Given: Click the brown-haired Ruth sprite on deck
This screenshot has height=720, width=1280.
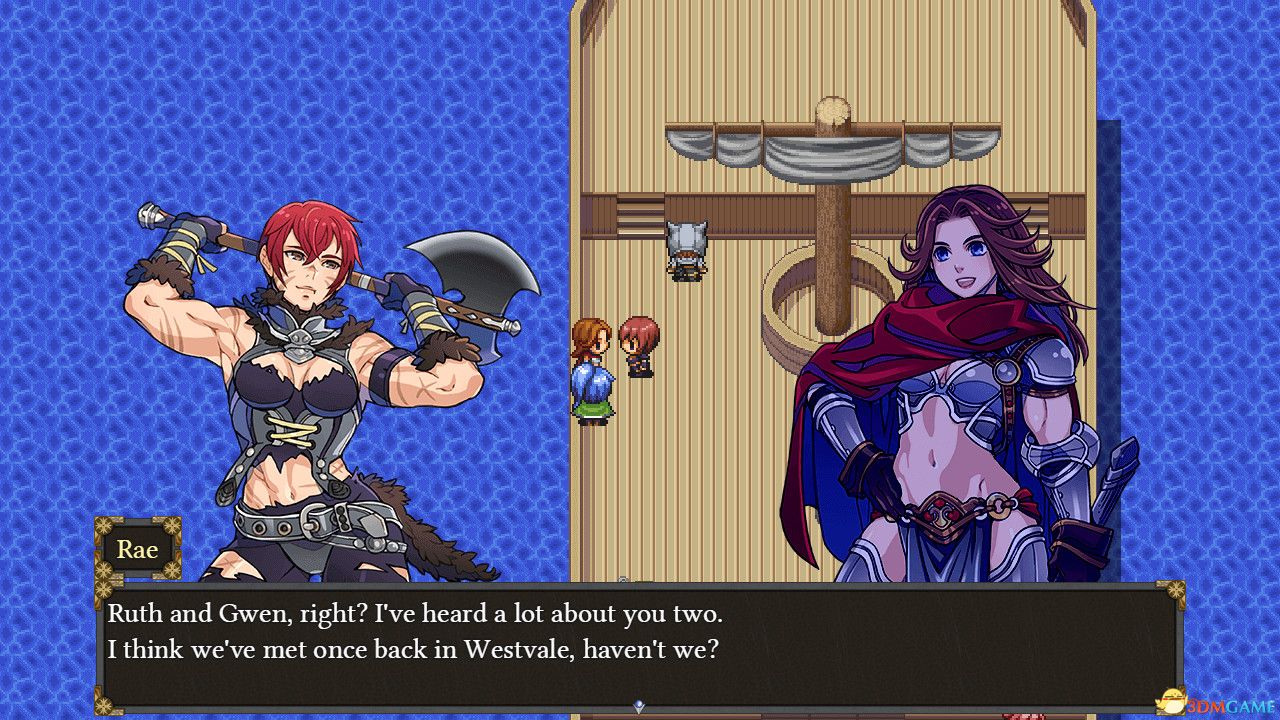Looking at the screenshot, I should pos(591,370).
